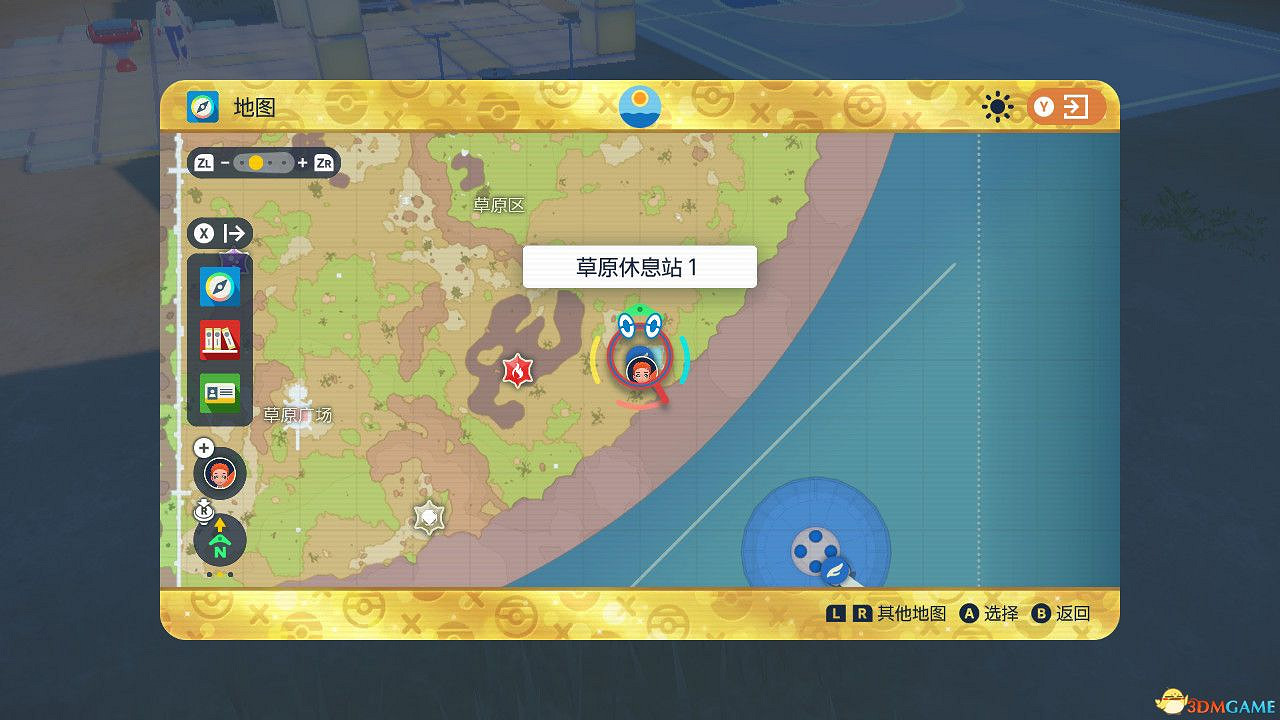Select the white Pokémon Center star marker
This screenshot has width=1280, height=720.
(428, 516)
